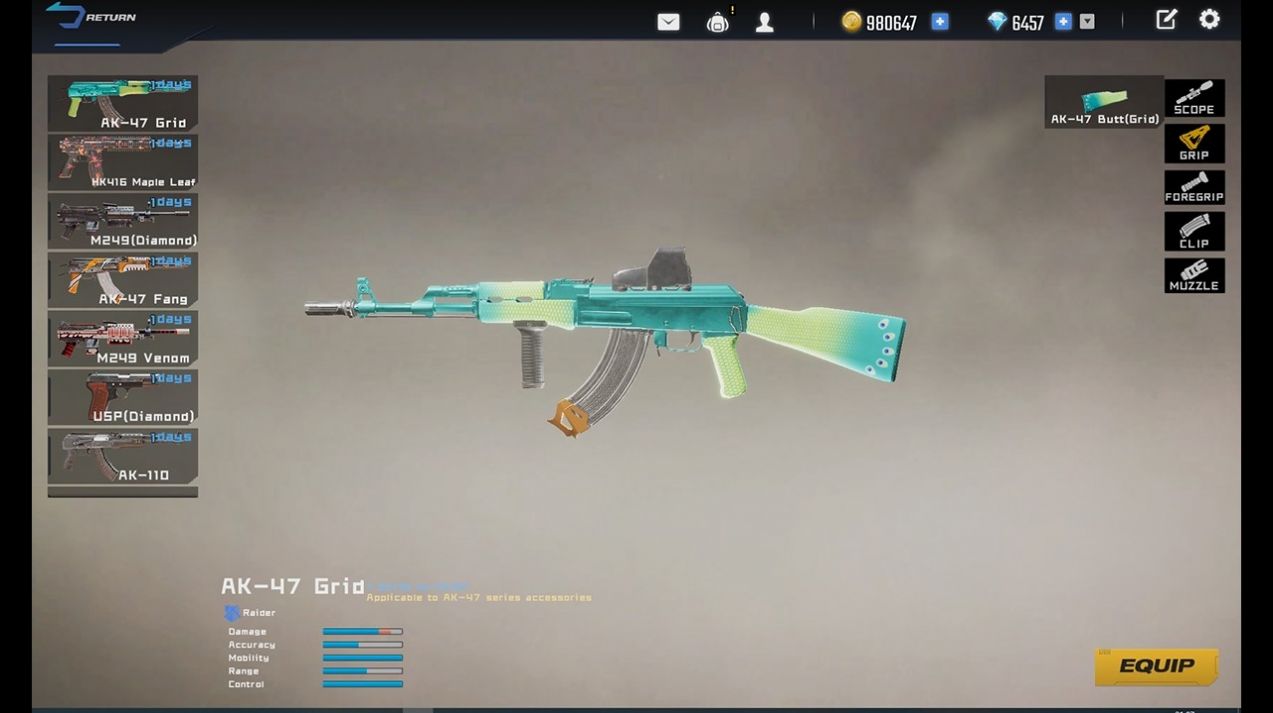Open the Grip attachment category
This screenshot has width=1273, height=713.
[1194, 143]
